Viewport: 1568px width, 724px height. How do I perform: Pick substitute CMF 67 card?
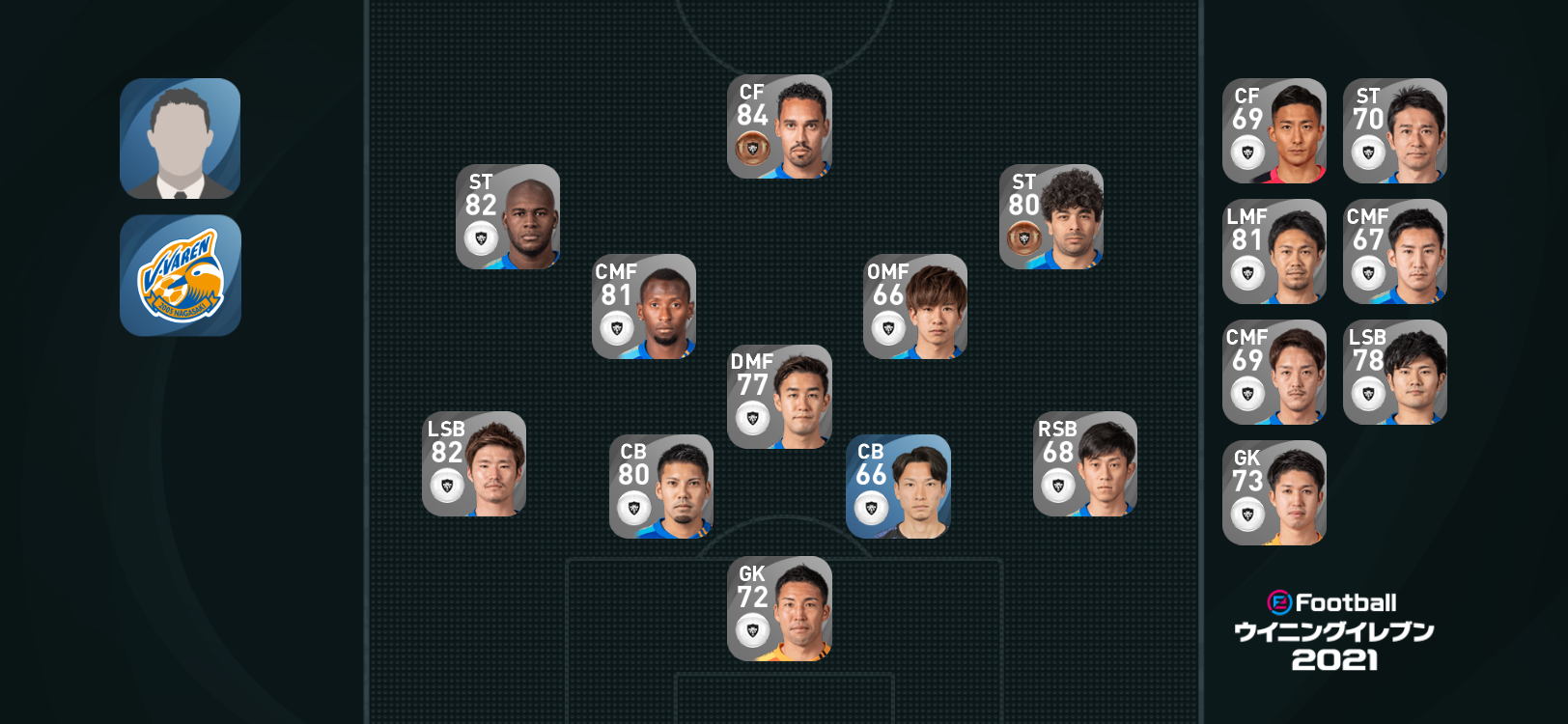(x=1395, y=251)
